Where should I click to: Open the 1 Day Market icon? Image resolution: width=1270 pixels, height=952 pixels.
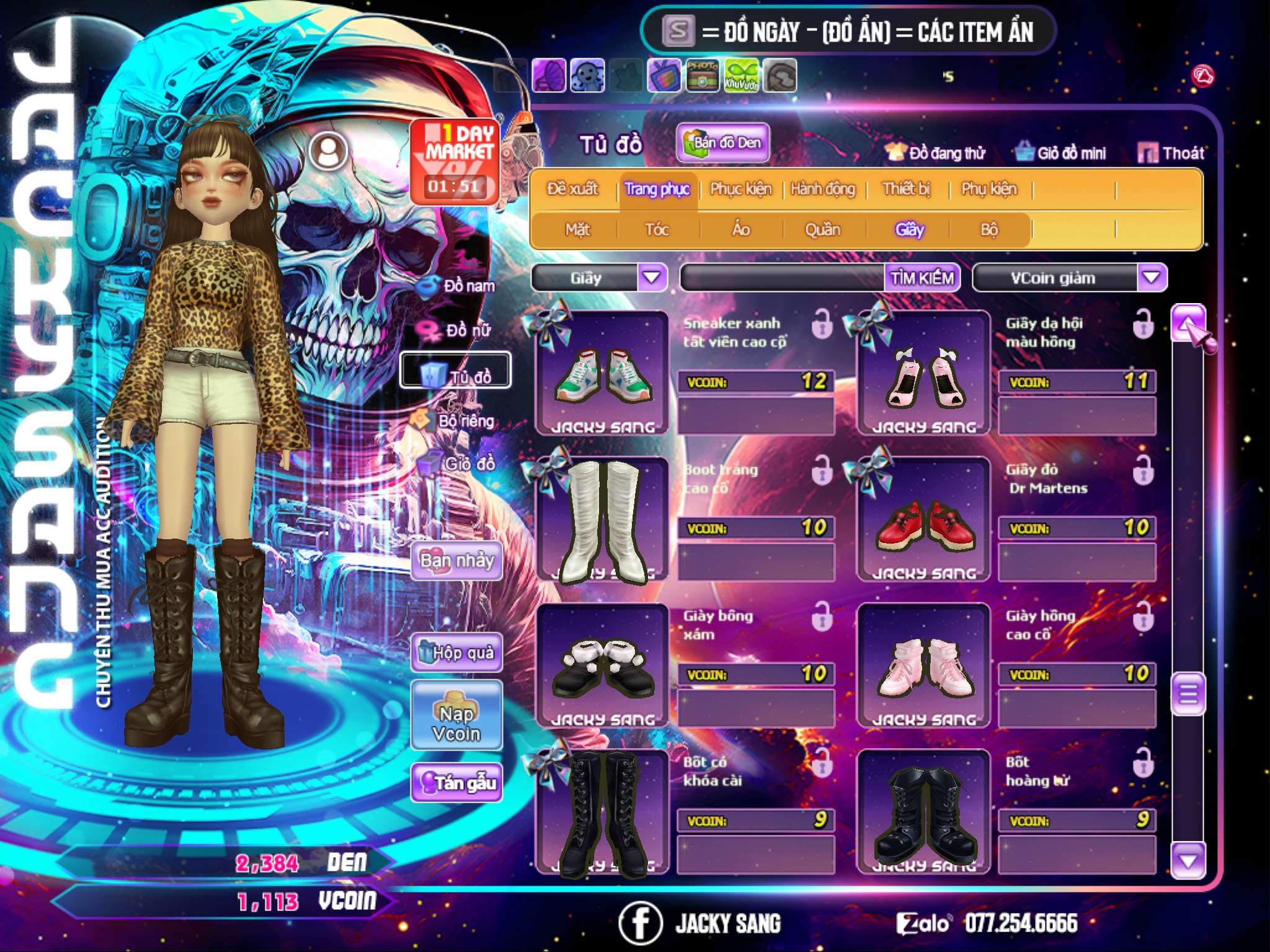pos(456,161)
